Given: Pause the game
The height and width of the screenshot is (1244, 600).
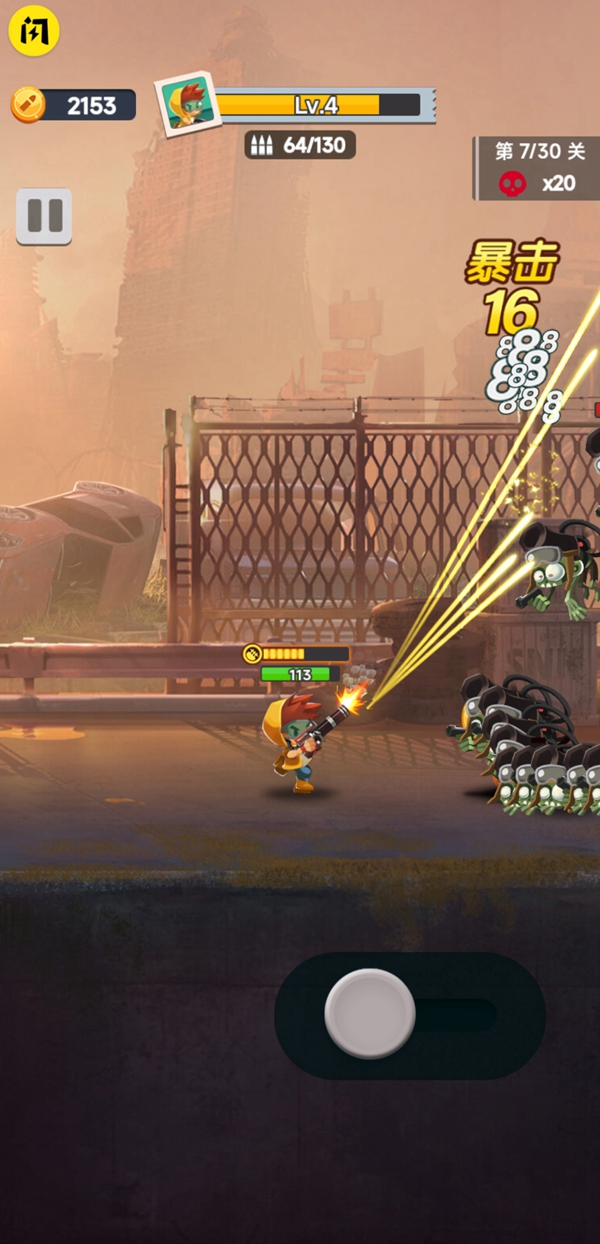Looking at the screenshot, I should [44, 215].
